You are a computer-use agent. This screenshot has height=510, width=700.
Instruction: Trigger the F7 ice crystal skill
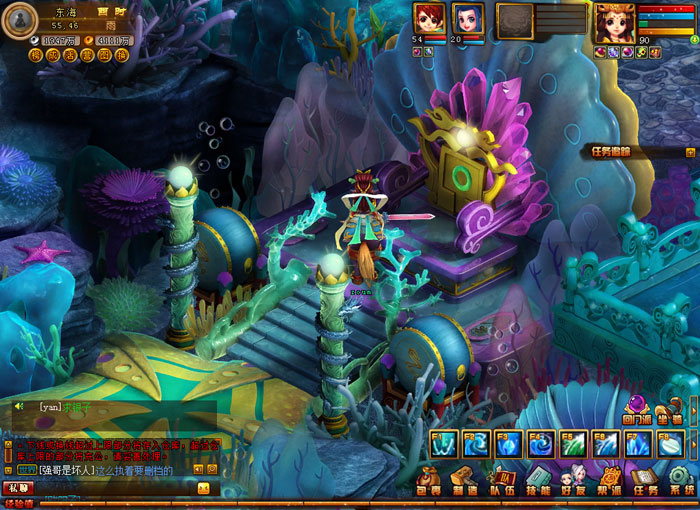click(x=638, y=443)
